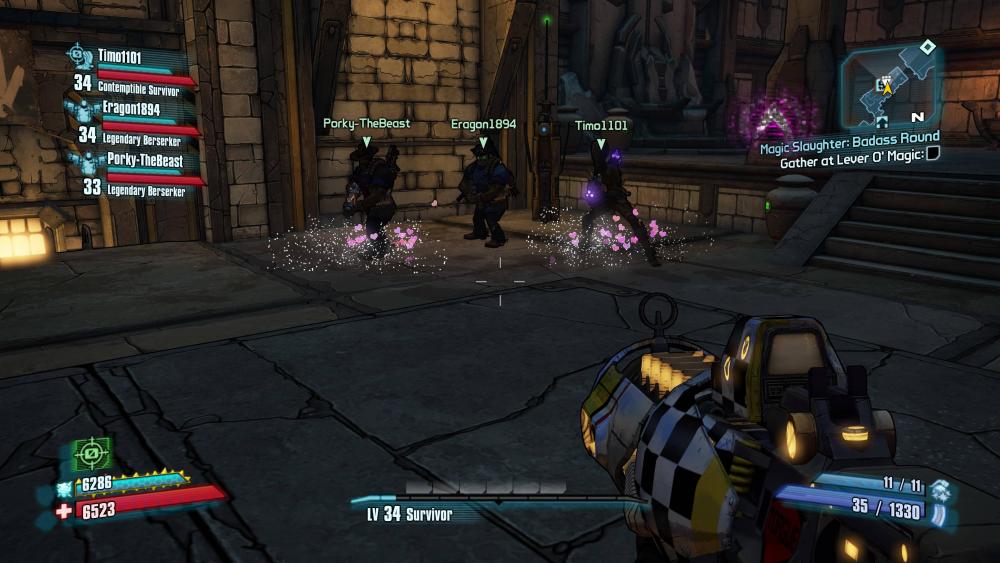This screenshot has width=1000, height=563.
Task: Select Porky-TheBeast in the party list
Action: [139, 160]
